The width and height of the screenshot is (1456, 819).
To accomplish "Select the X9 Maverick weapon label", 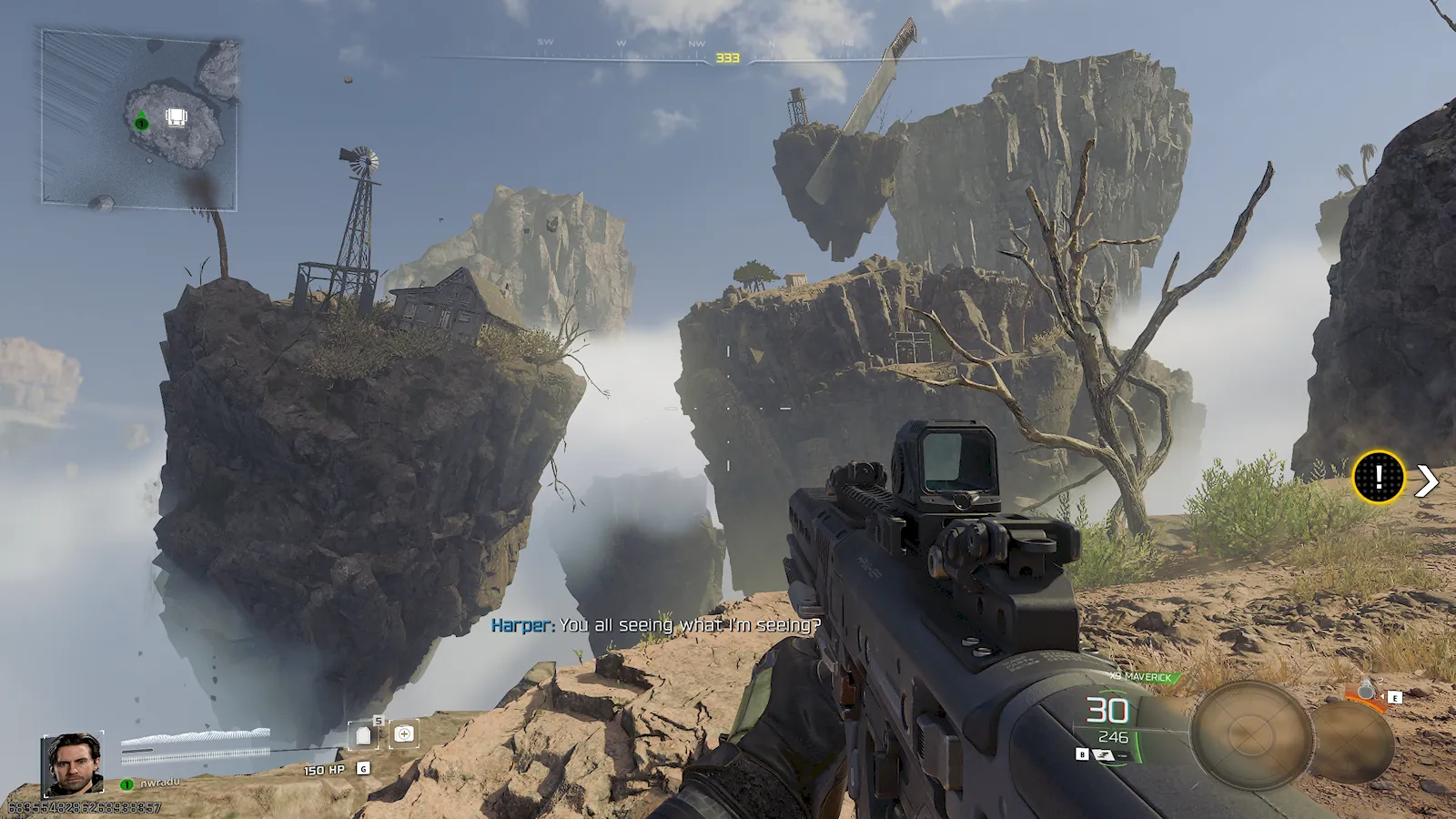I will (1146, 677).
